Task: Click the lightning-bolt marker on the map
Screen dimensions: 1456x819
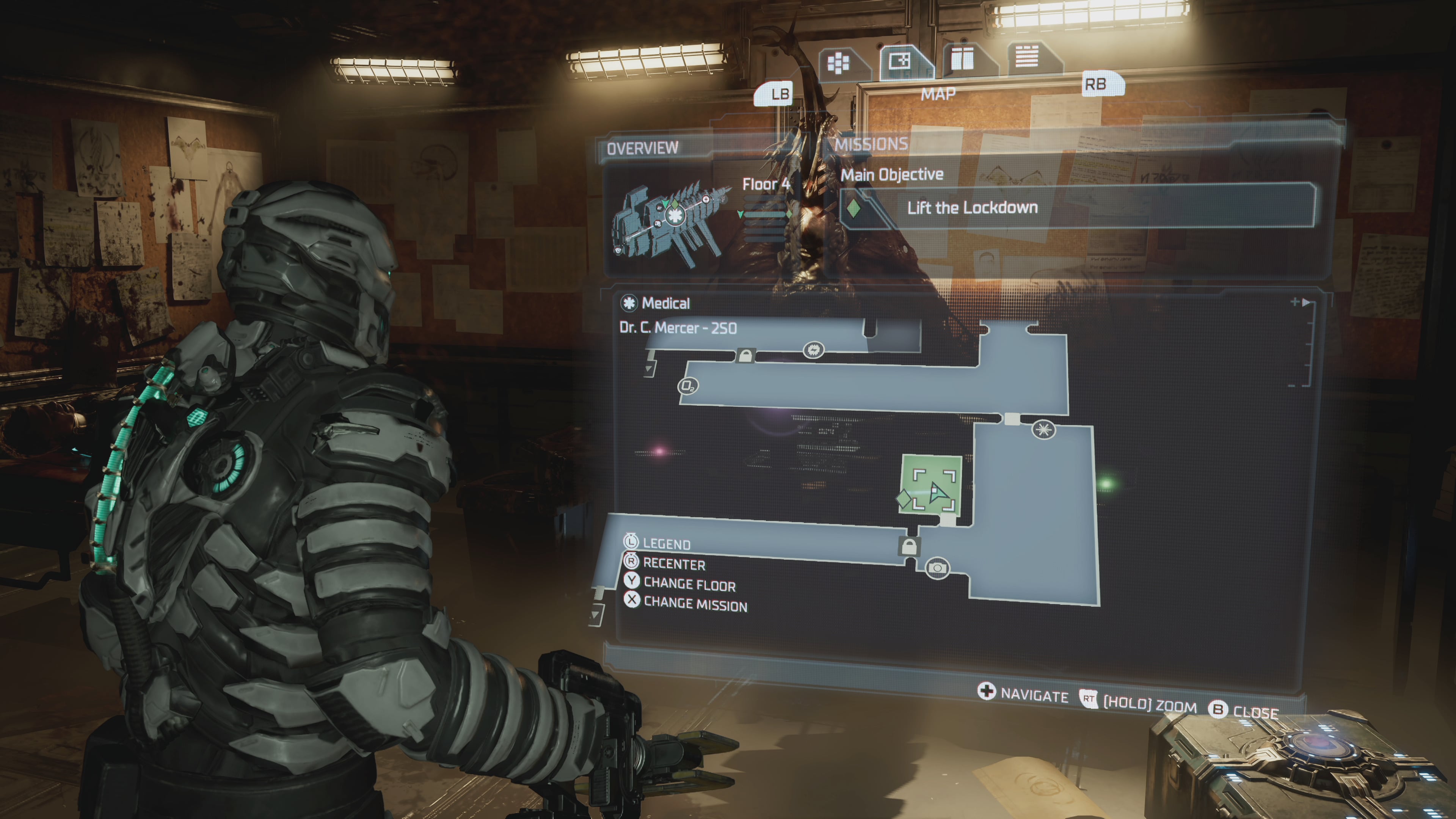Action: [x=813, y=350]
